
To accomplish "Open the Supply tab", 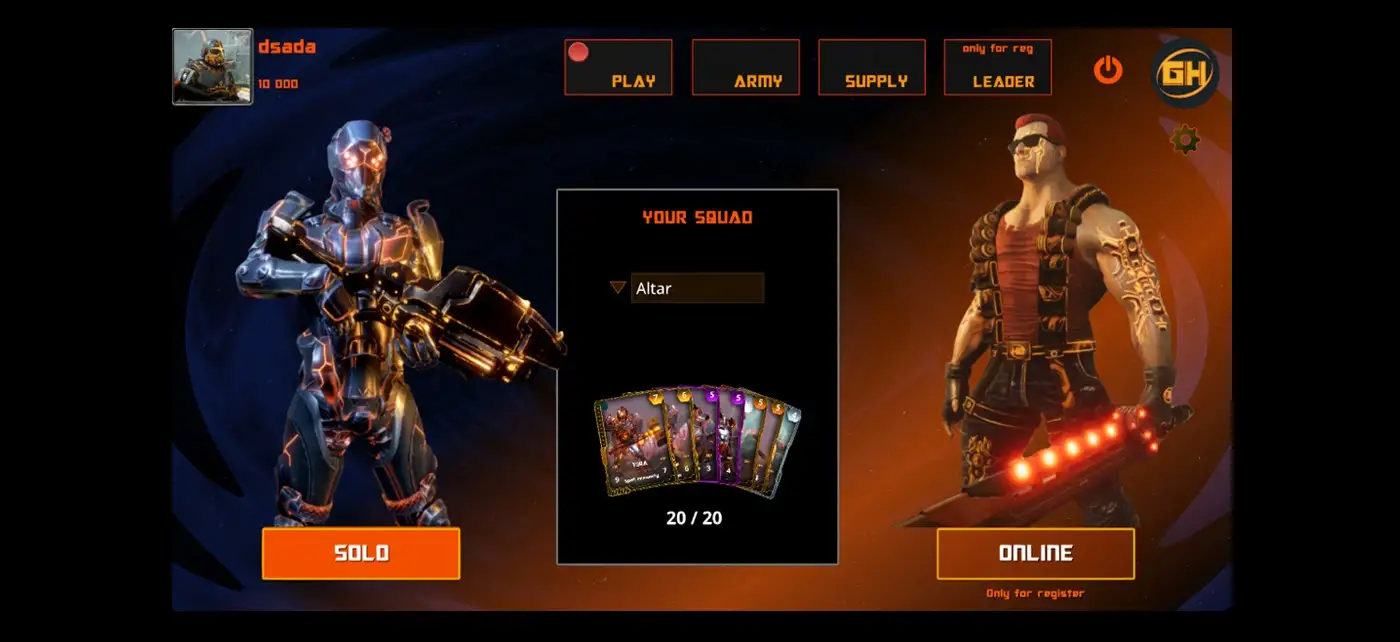I will 871,68.
